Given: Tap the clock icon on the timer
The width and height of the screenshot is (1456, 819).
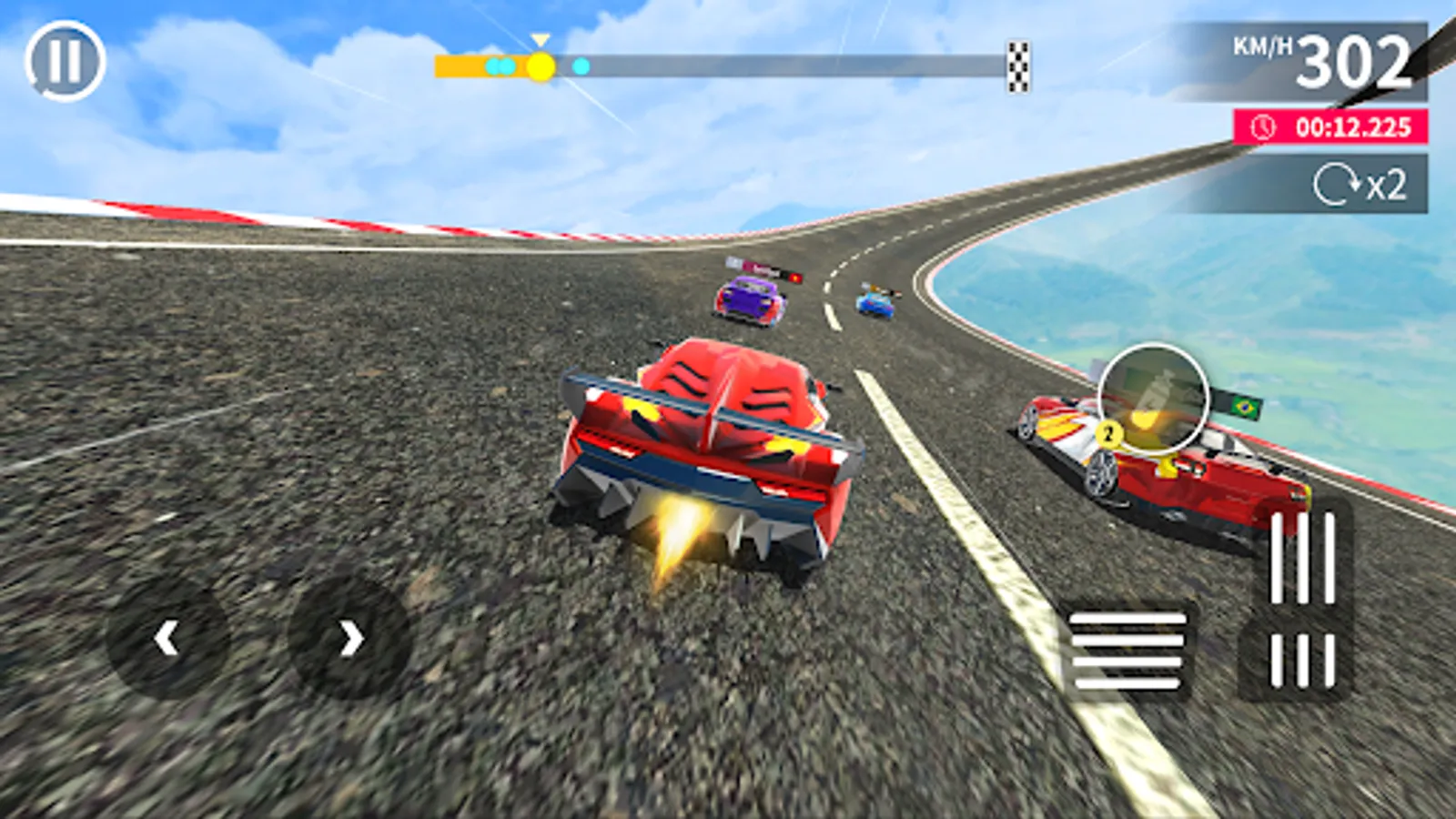Looking at the screenshot, I should [1263, 126].
